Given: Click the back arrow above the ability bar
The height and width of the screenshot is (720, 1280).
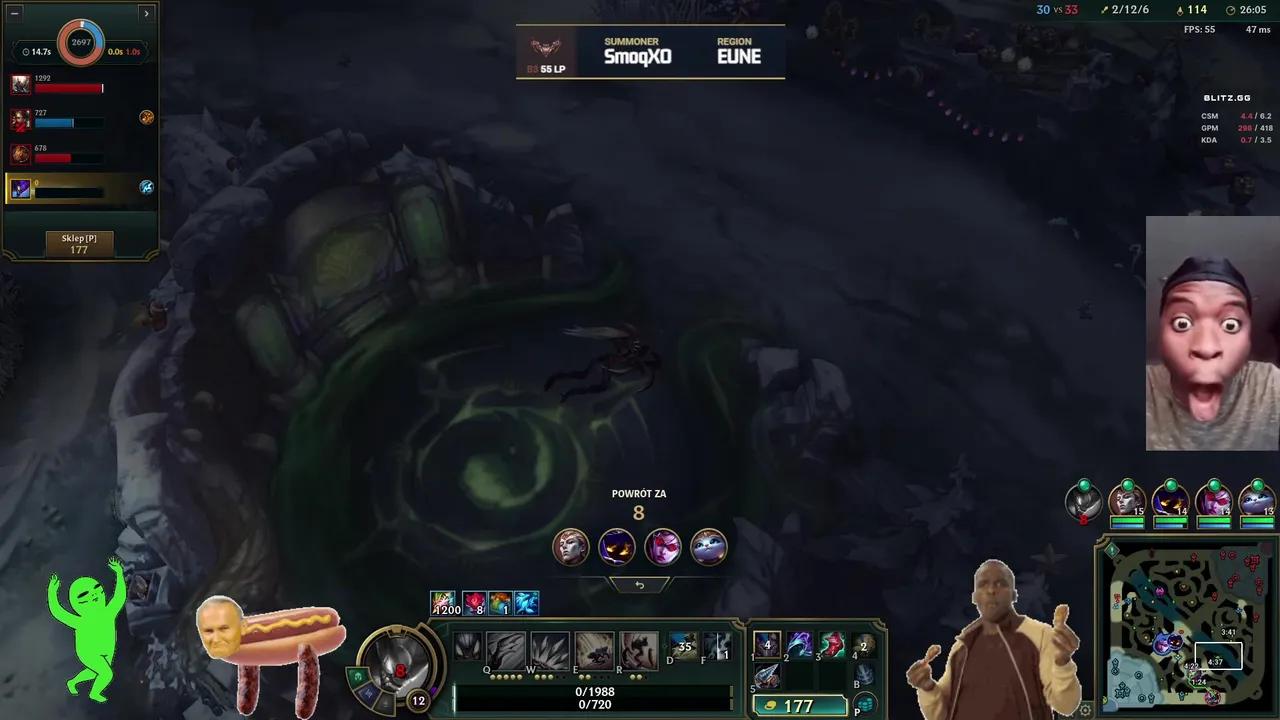Looking at the screenshot, I should [639, 584].
